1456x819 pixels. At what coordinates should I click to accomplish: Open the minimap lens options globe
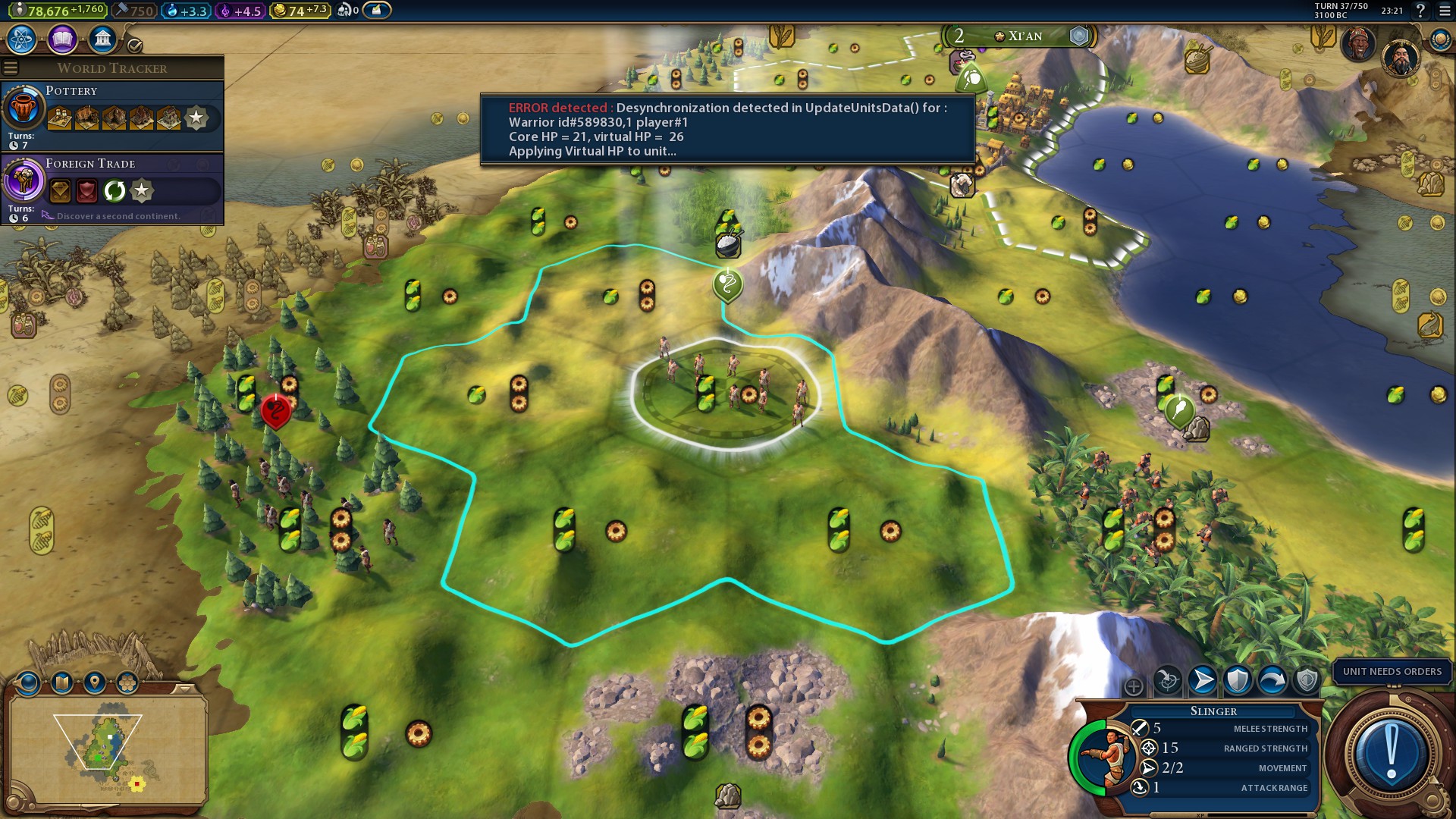tap(29, 683)
